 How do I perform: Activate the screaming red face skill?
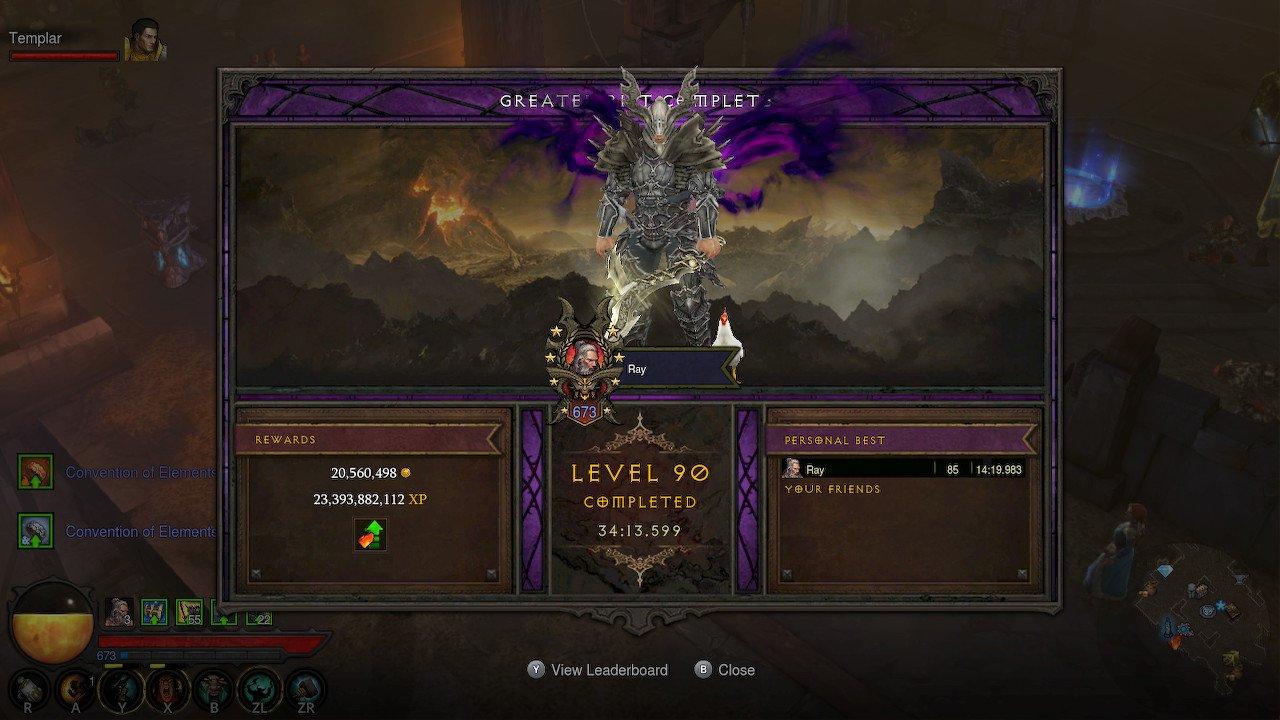click(166, 688)
